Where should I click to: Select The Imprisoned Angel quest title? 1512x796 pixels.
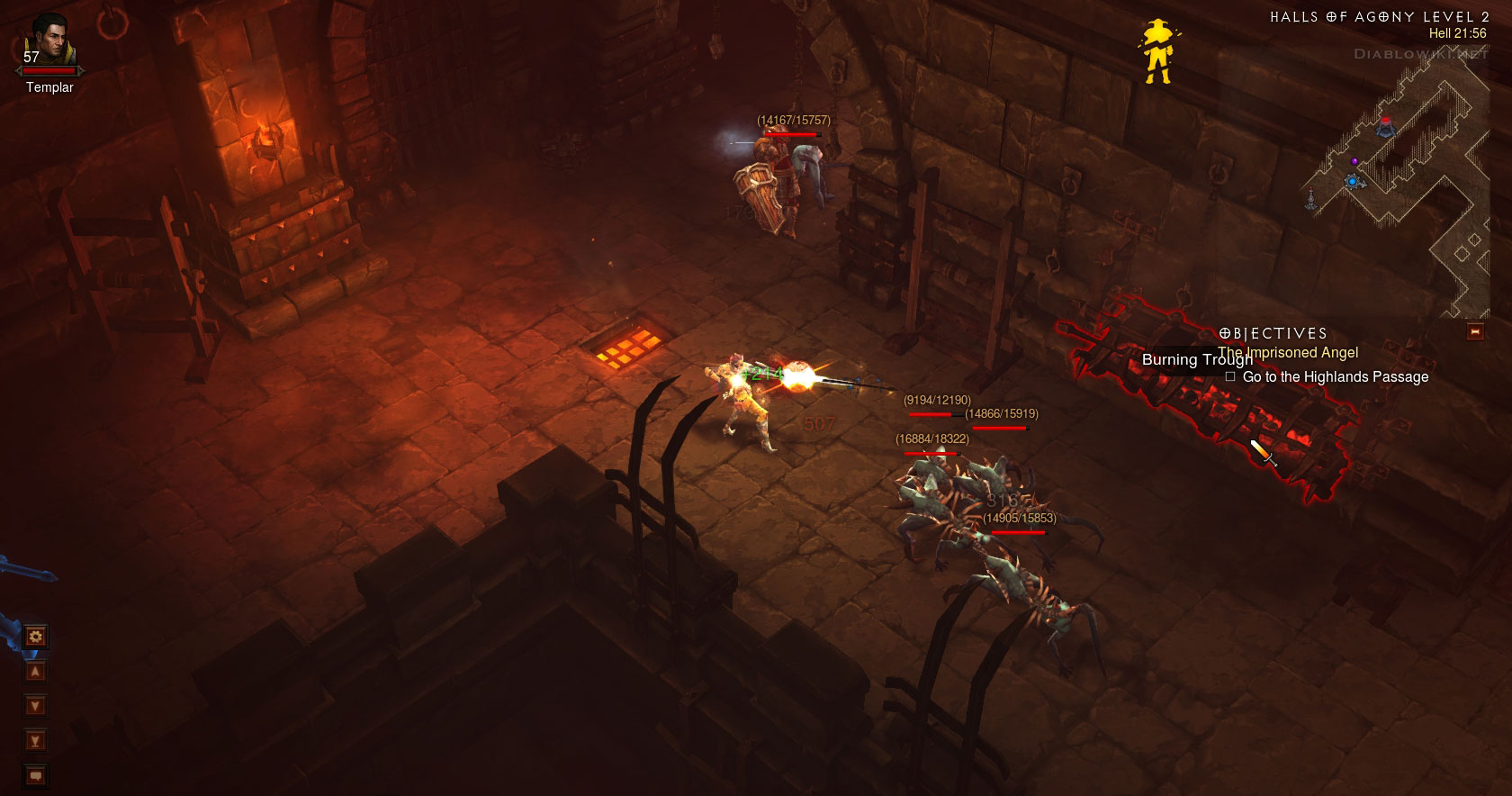click(x=1288, y=353)
